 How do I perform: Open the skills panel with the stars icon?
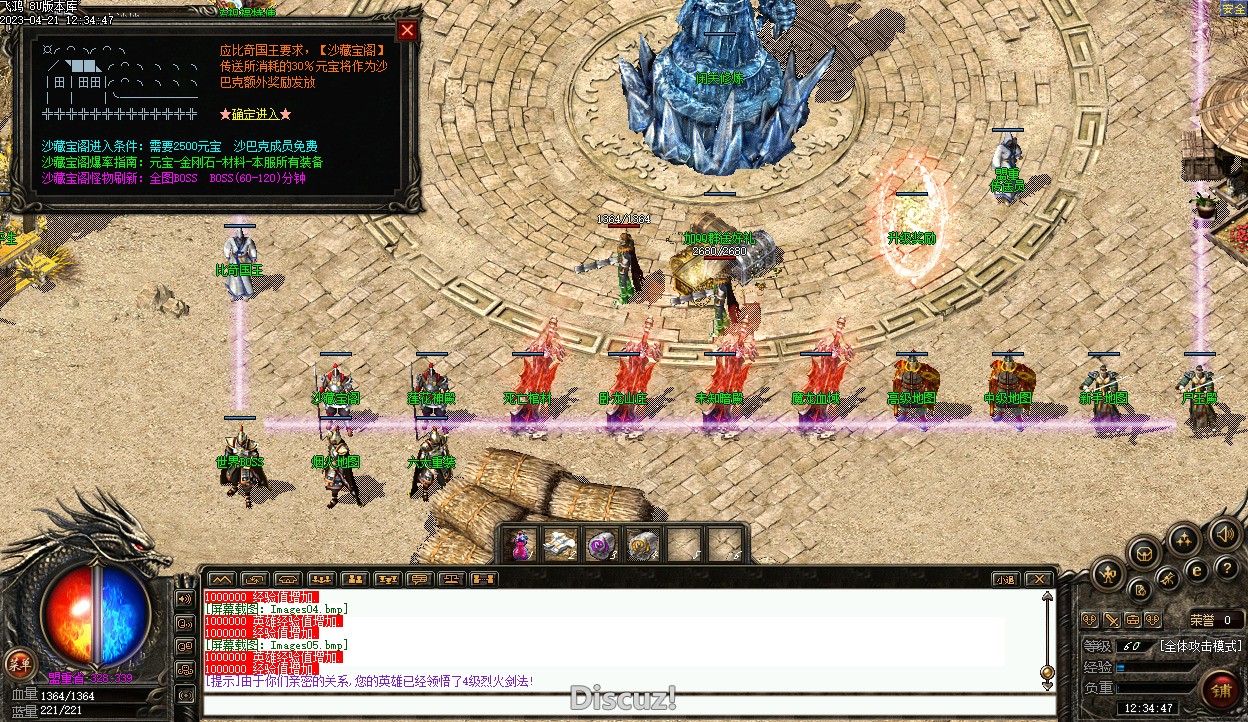[x=1184, y=541]
